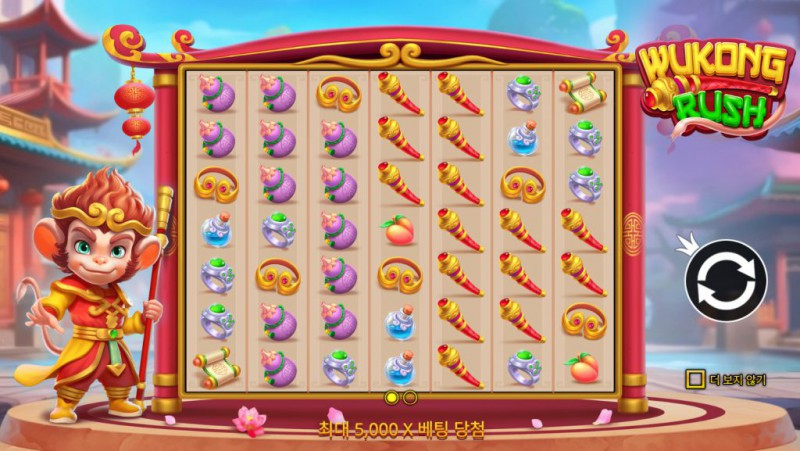Image resolution: width=800 pixels, height=451 pixels.
Task: Tick the "더 보지 않기" checkbox
Action: point(694,379)
